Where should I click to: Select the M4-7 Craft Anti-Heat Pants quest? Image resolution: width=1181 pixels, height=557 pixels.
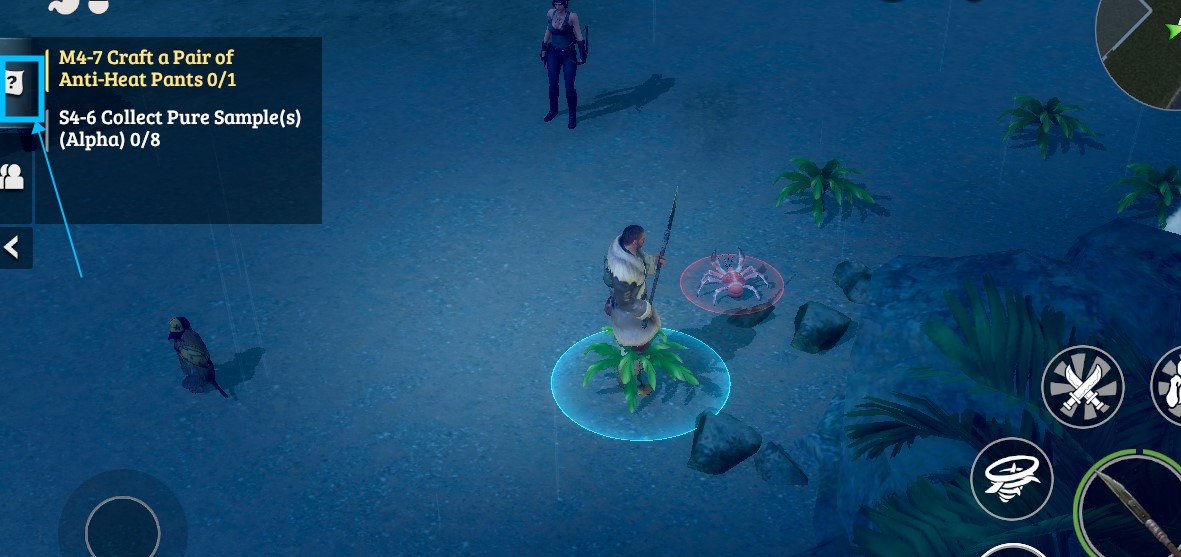tap(147, 68)
